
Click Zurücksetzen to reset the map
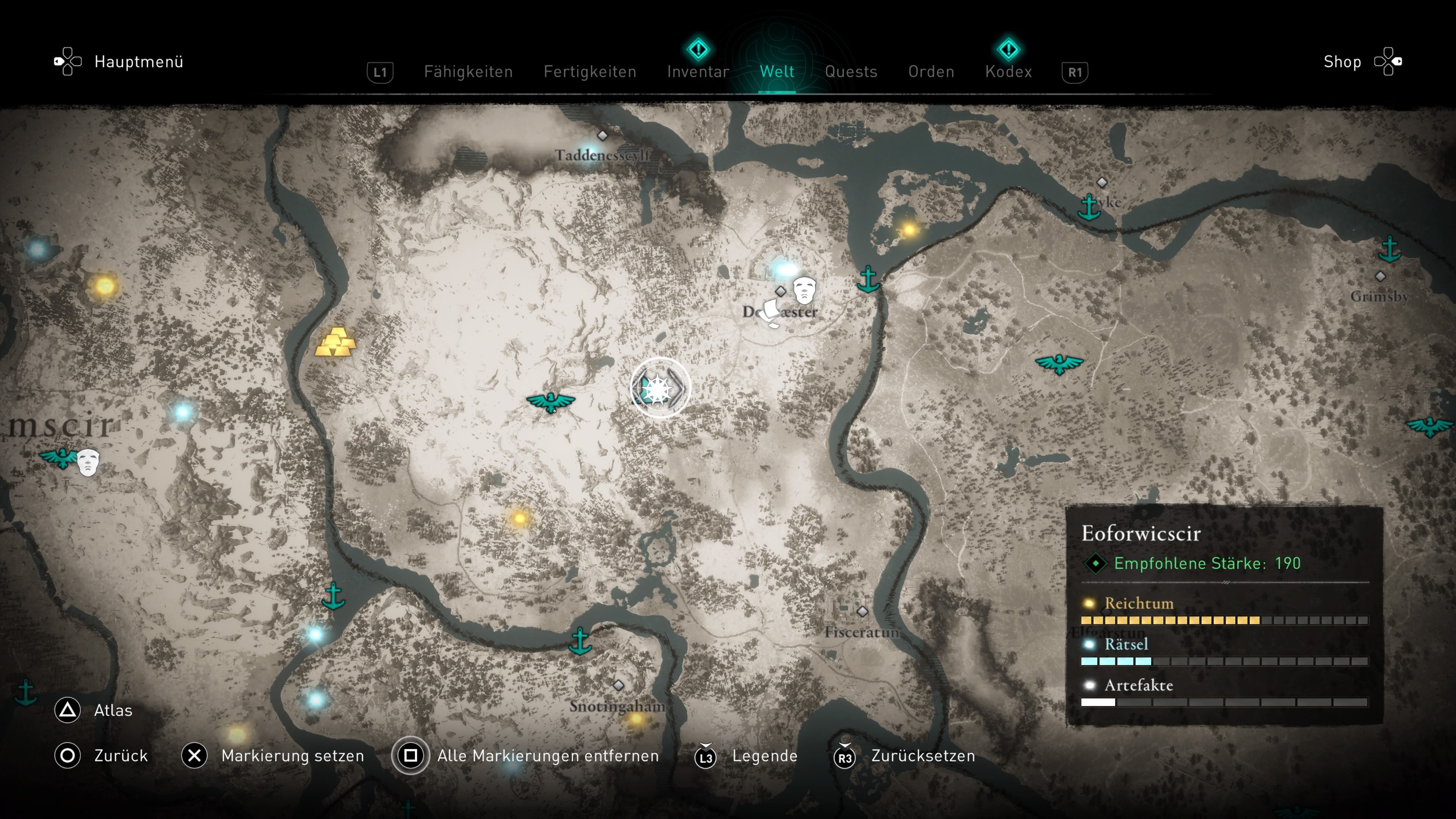[923, 756]
